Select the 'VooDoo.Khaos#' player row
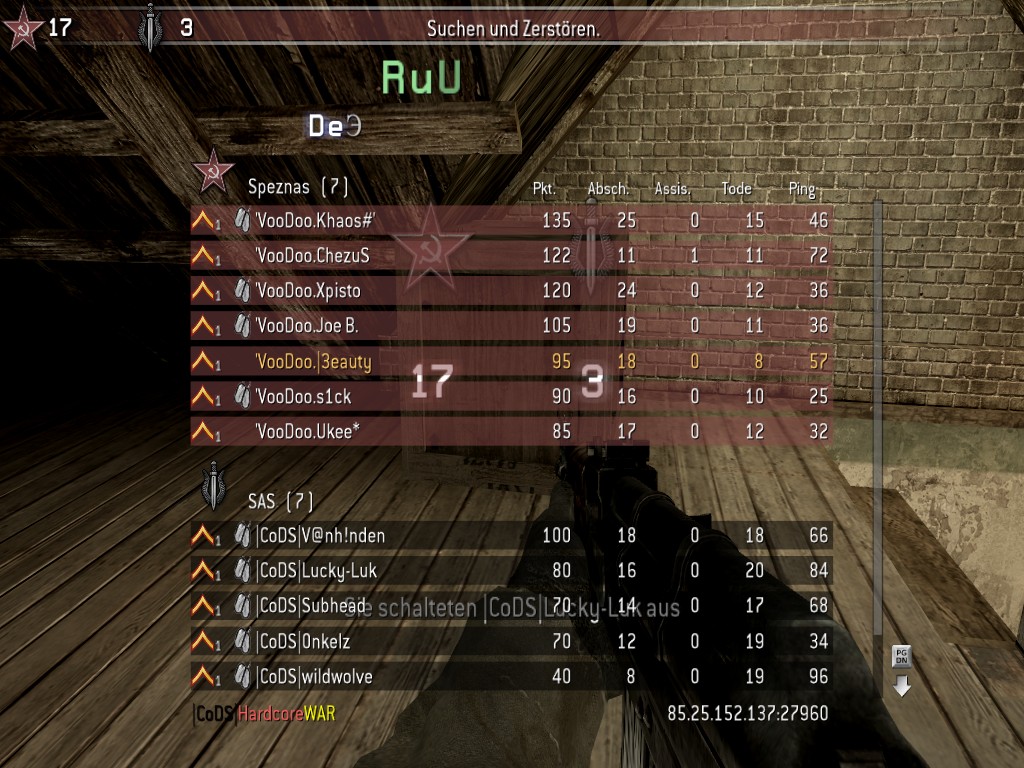This screenshot has width=1024, height=768. [511, 220]
